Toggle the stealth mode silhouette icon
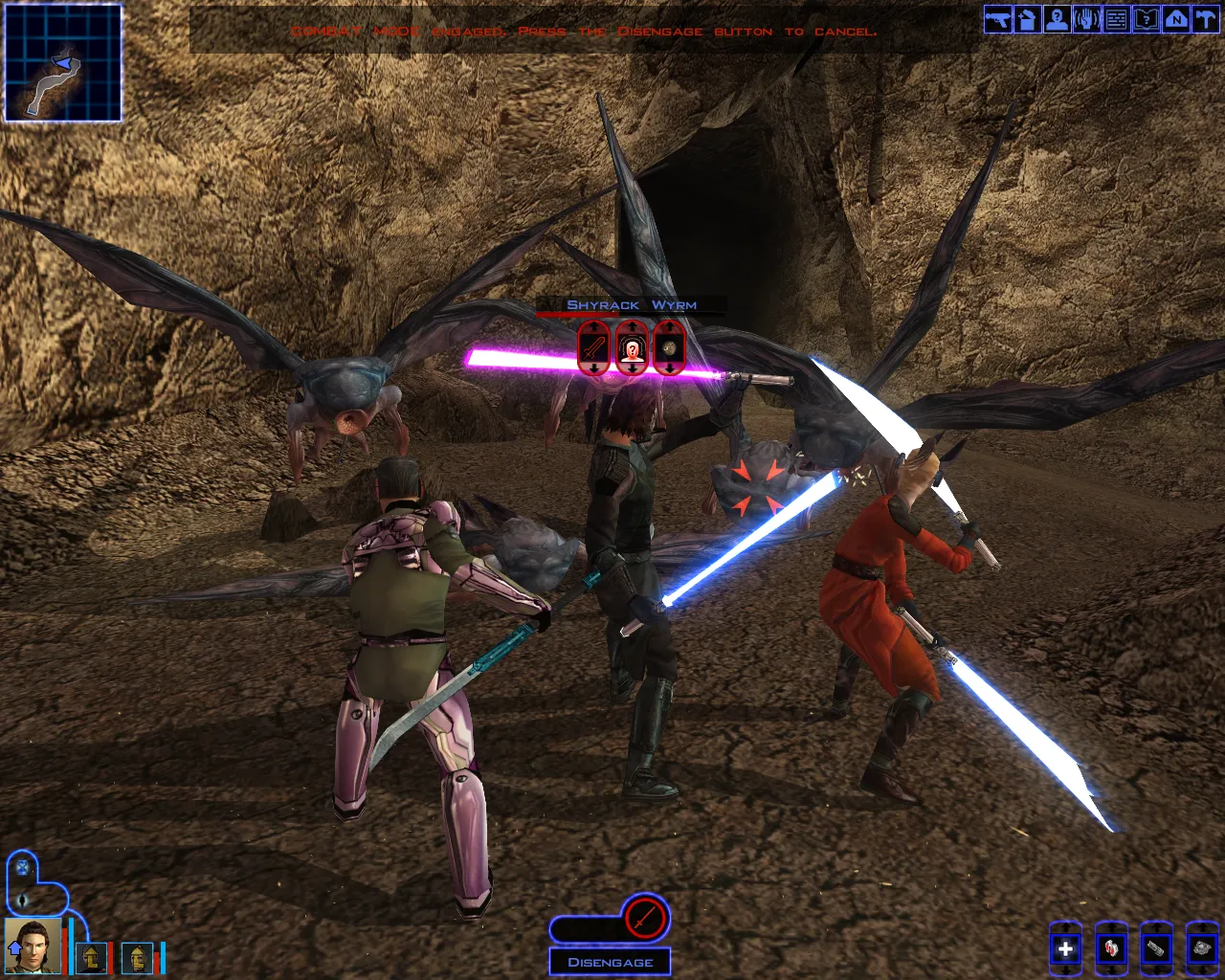 pos(22,901)
